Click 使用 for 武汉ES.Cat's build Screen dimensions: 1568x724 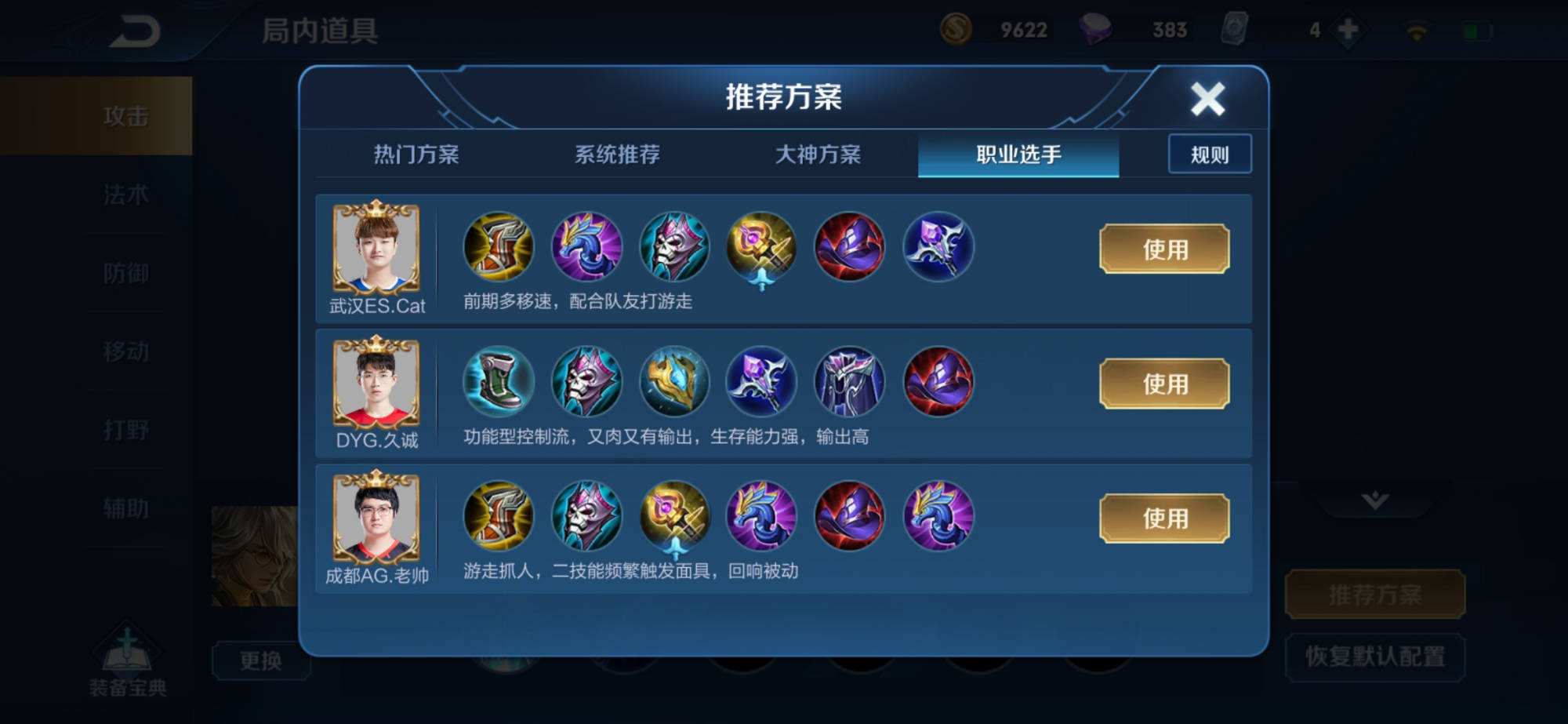1163,249
